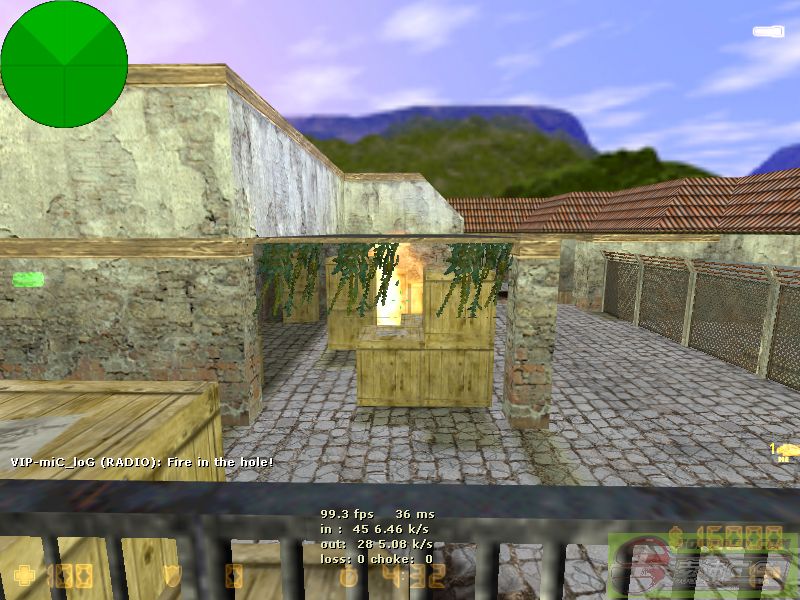Screen dimensions: 800x600
Task: Select the grenade weapon icon
Action: click(x=786, y=451)
